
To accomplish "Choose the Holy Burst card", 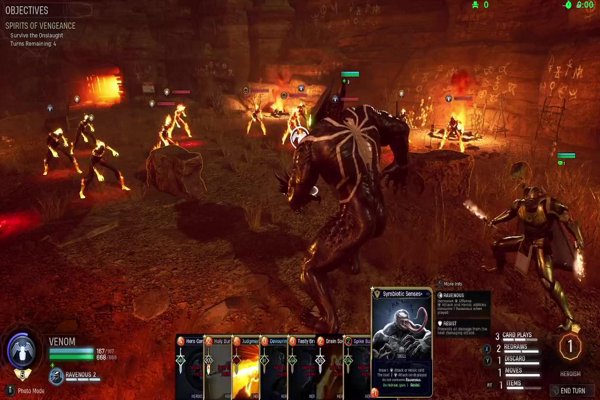I will tap(217, 366).
